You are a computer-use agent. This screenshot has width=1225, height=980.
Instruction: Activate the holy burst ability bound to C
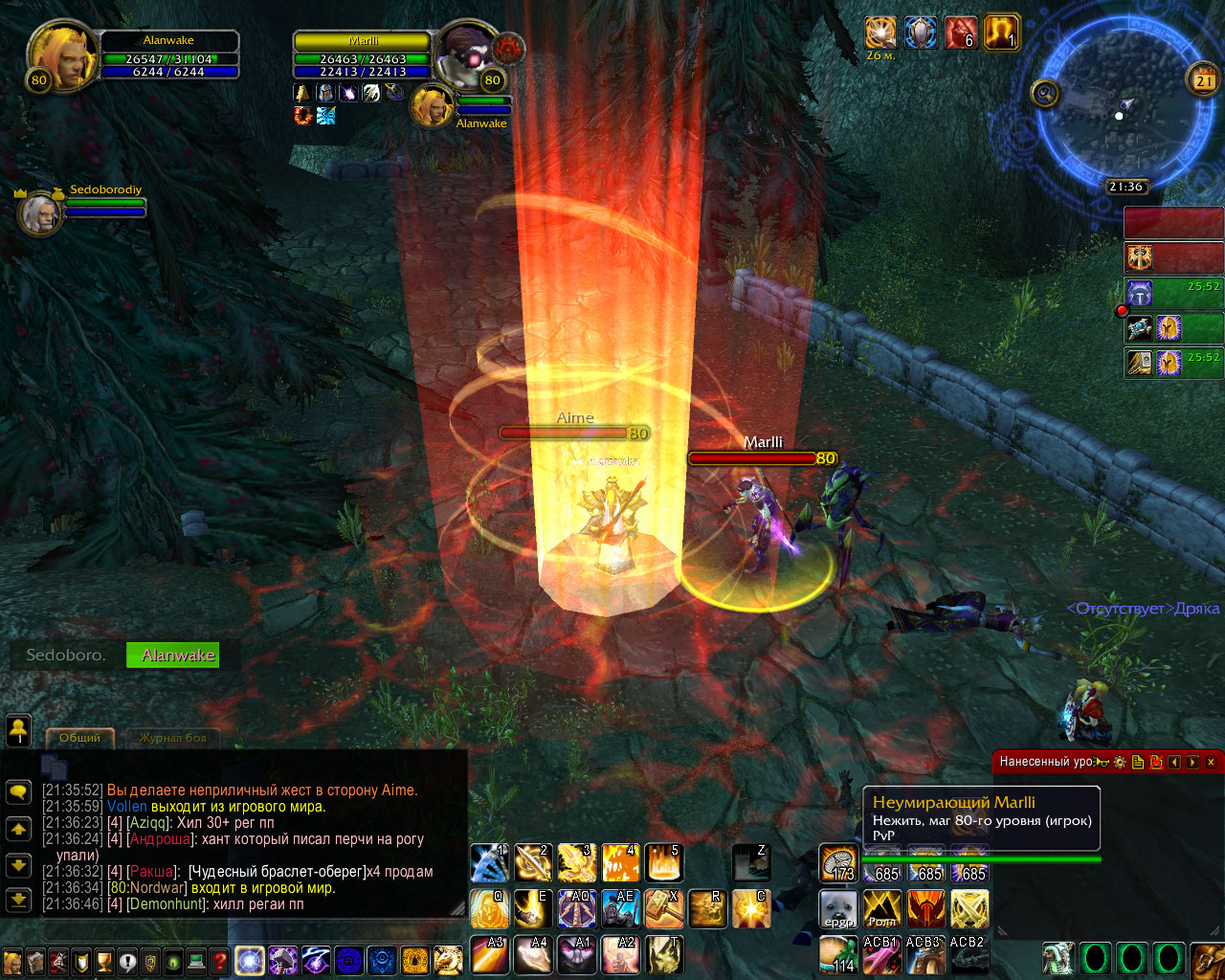coord(751,909)
